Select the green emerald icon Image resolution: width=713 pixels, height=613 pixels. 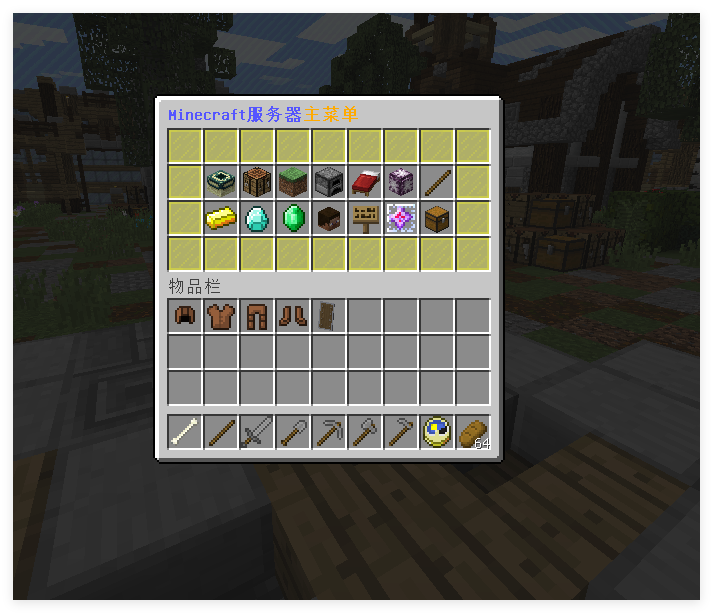293,218
